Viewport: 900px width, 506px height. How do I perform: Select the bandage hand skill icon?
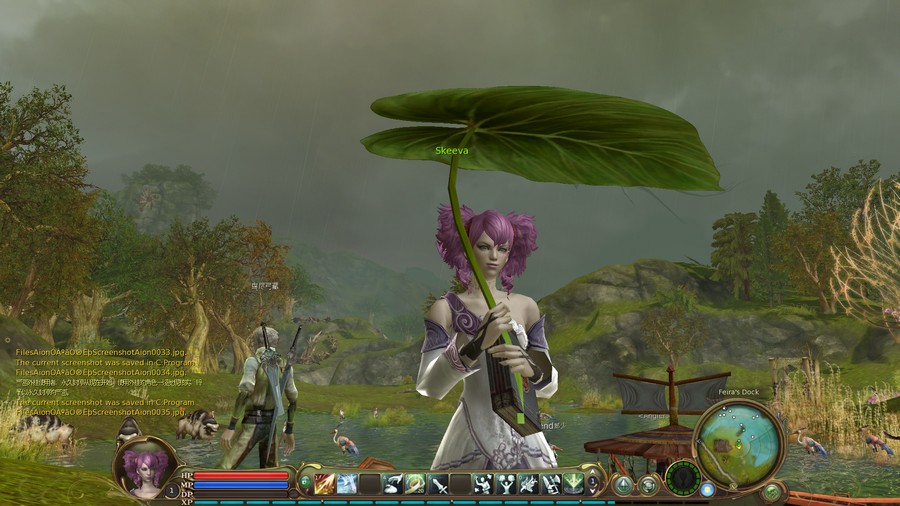pyautogui.click(x=393, y=484)
